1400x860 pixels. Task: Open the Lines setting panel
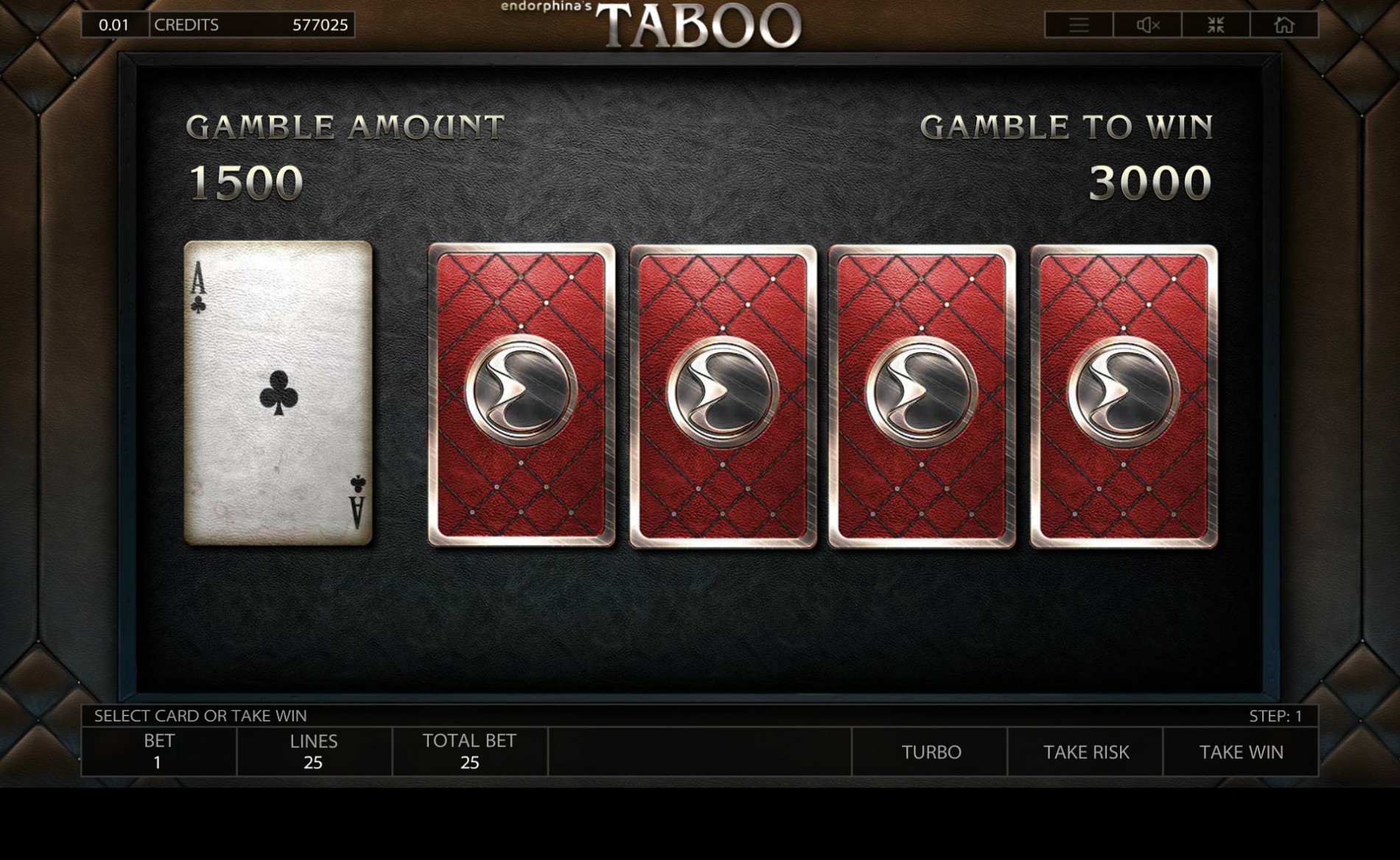[x=314, y=752]
